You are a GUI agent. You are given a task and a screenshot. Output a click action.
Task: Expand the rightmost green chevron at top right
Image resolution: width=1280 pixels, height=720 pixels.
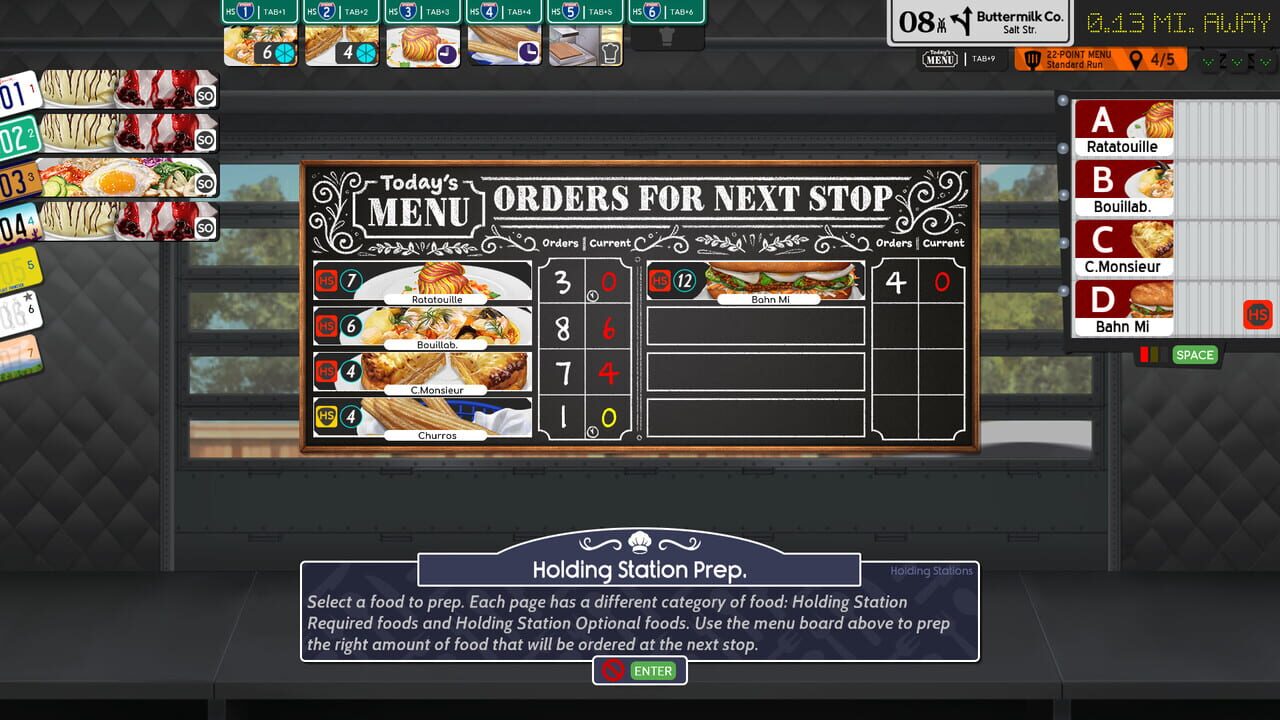pyautogui.click(x=1265, y=61)
